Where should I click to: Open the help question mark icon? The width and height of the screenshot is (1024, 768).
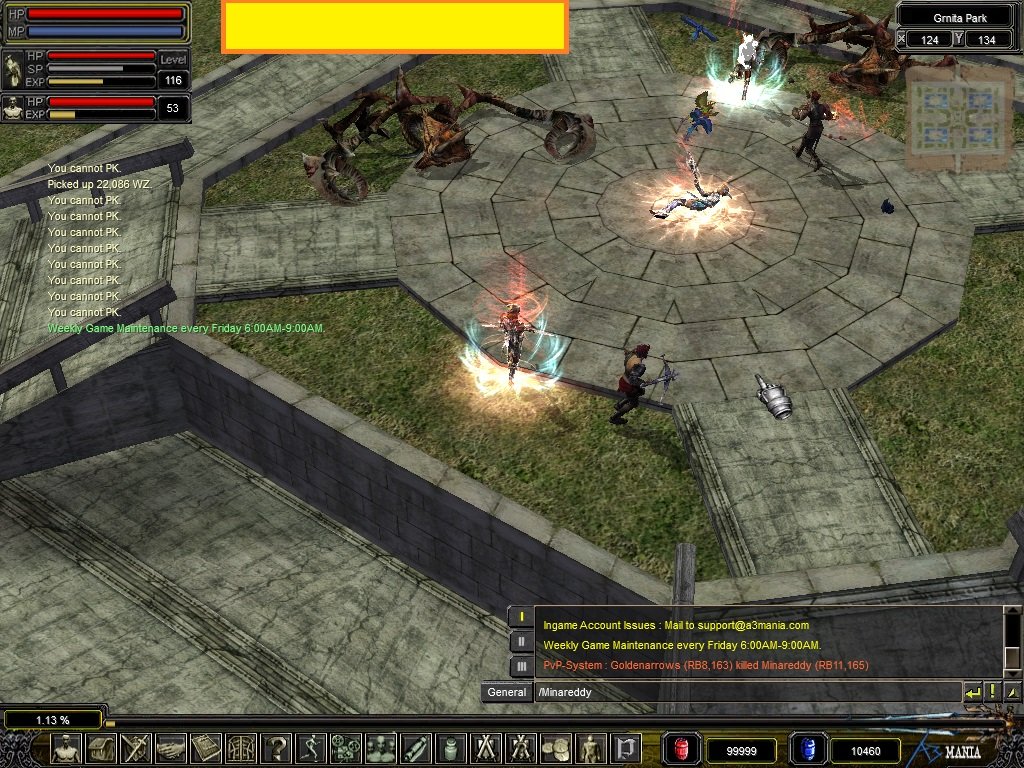tap(275, 748)
